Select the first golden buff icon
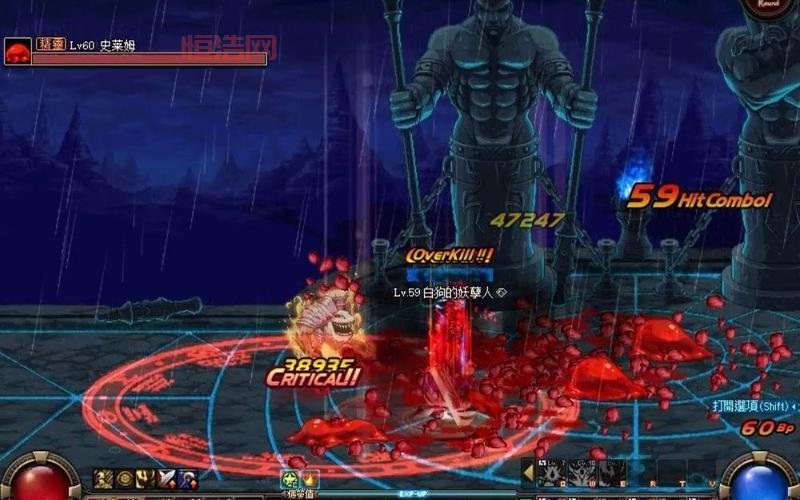The width and height of the screenshot is (800, 500). [103, 479]
